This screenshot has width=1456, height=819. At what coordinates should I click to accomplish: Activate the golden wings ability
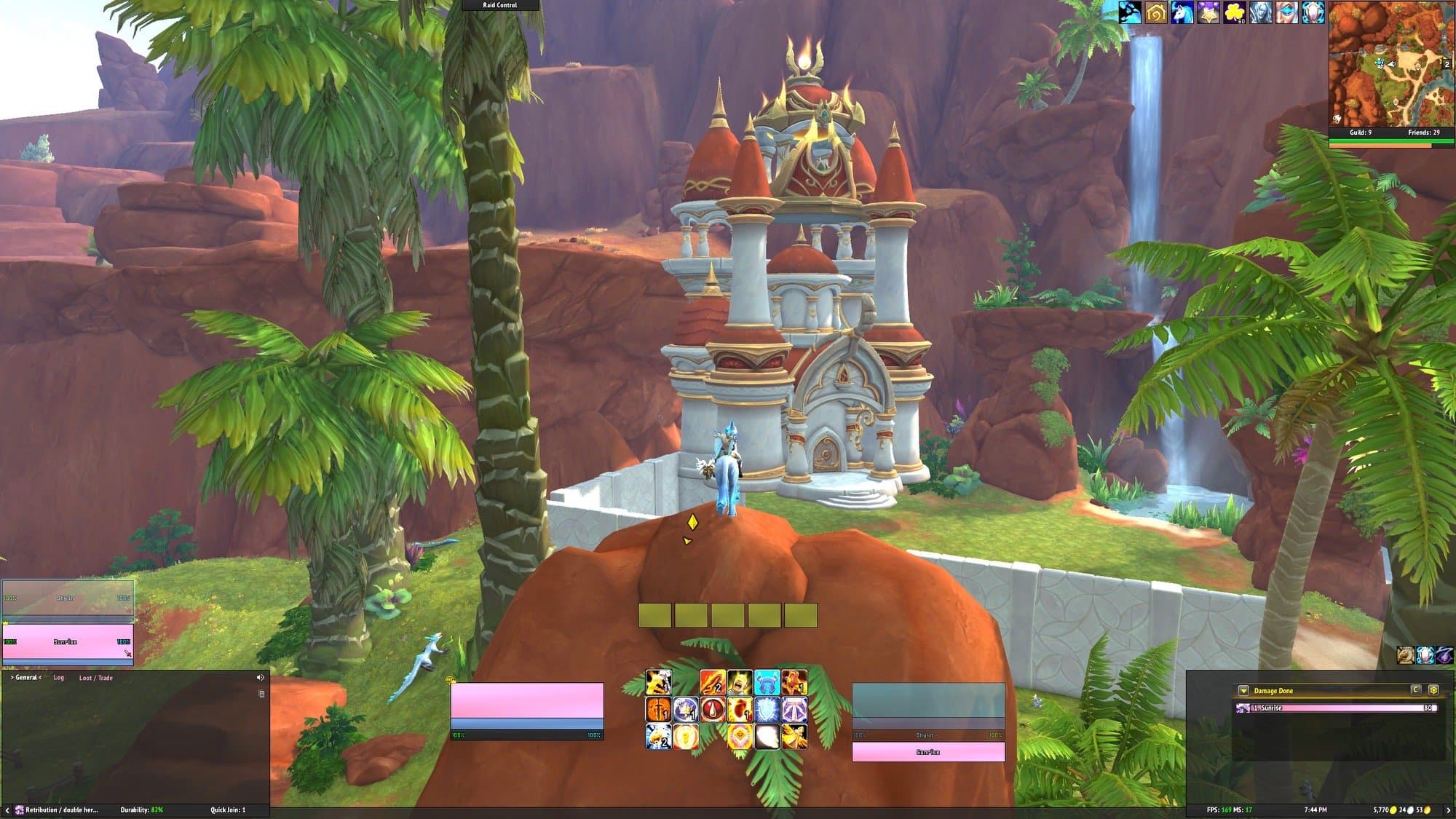tap(793, 736)
